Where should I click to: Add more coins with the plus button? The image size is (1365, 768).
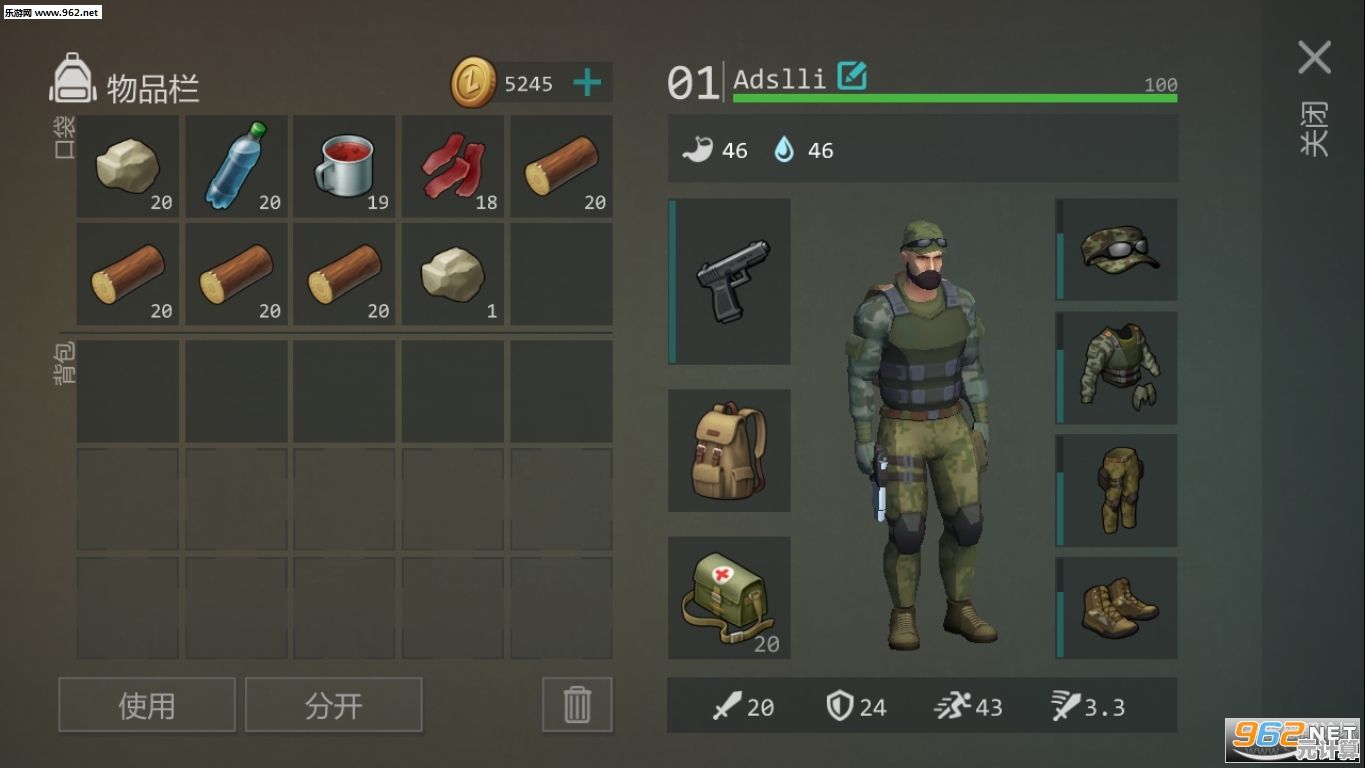(x=587, y=83)
